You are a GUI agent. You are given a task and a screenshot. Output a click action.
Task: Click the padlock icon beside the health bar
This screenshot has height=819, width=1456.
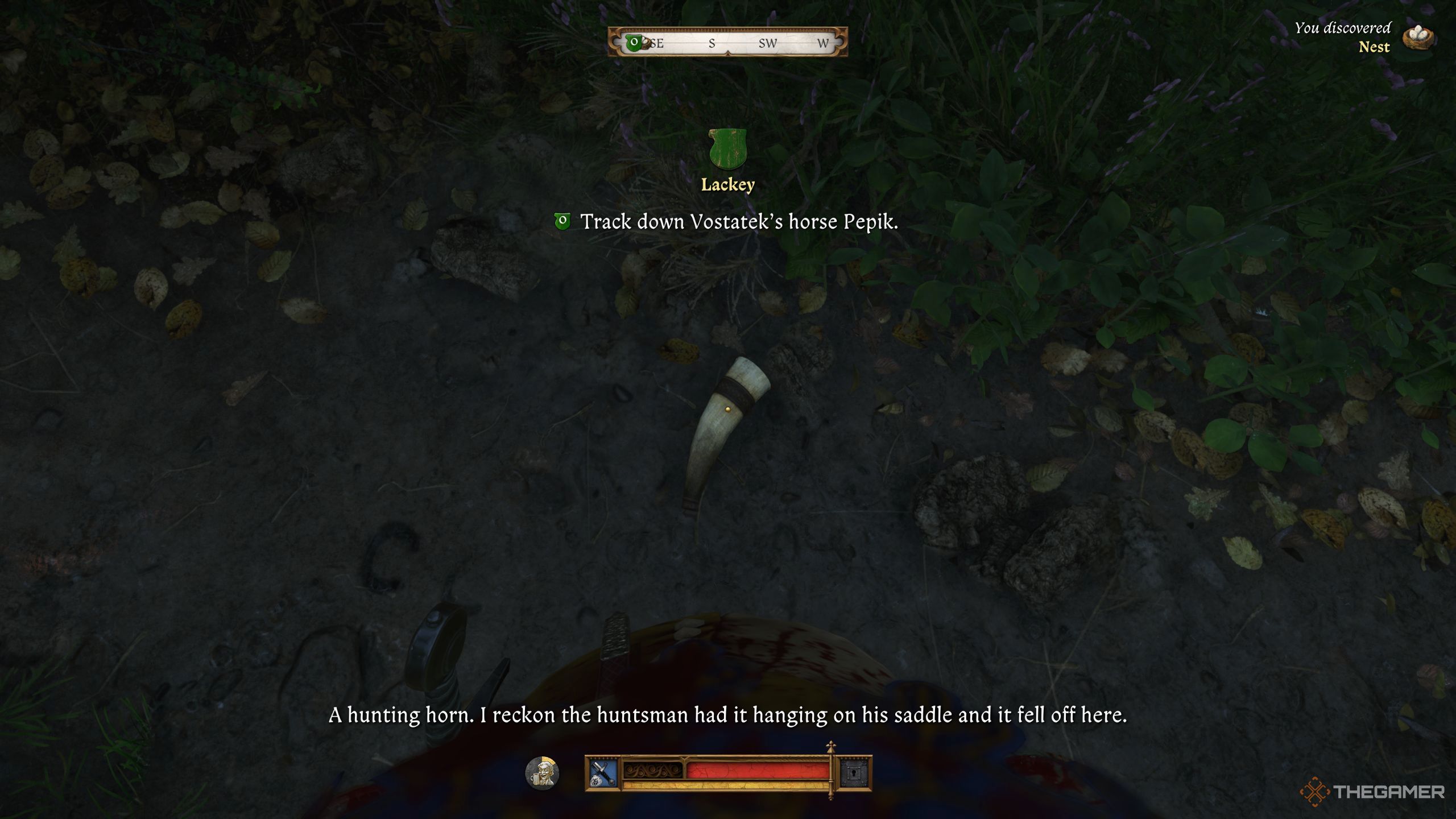click(854, 773)
